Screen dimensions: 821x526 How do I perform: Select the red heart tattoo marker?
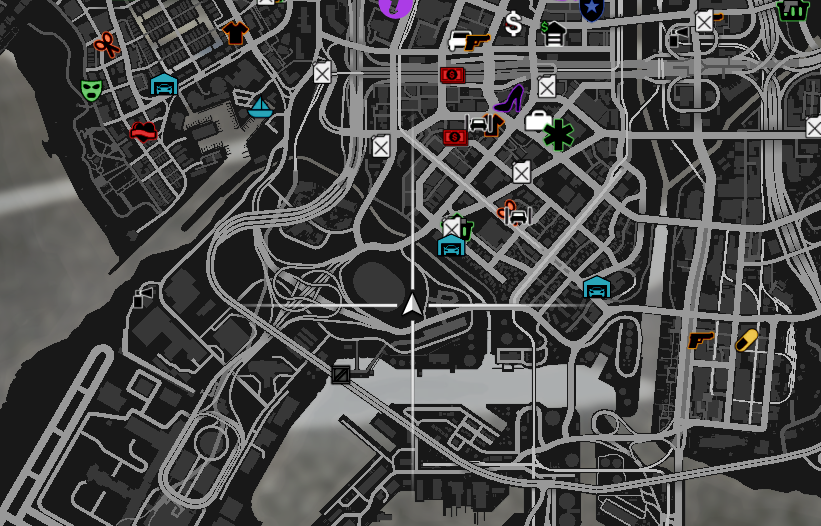(143, 131)
